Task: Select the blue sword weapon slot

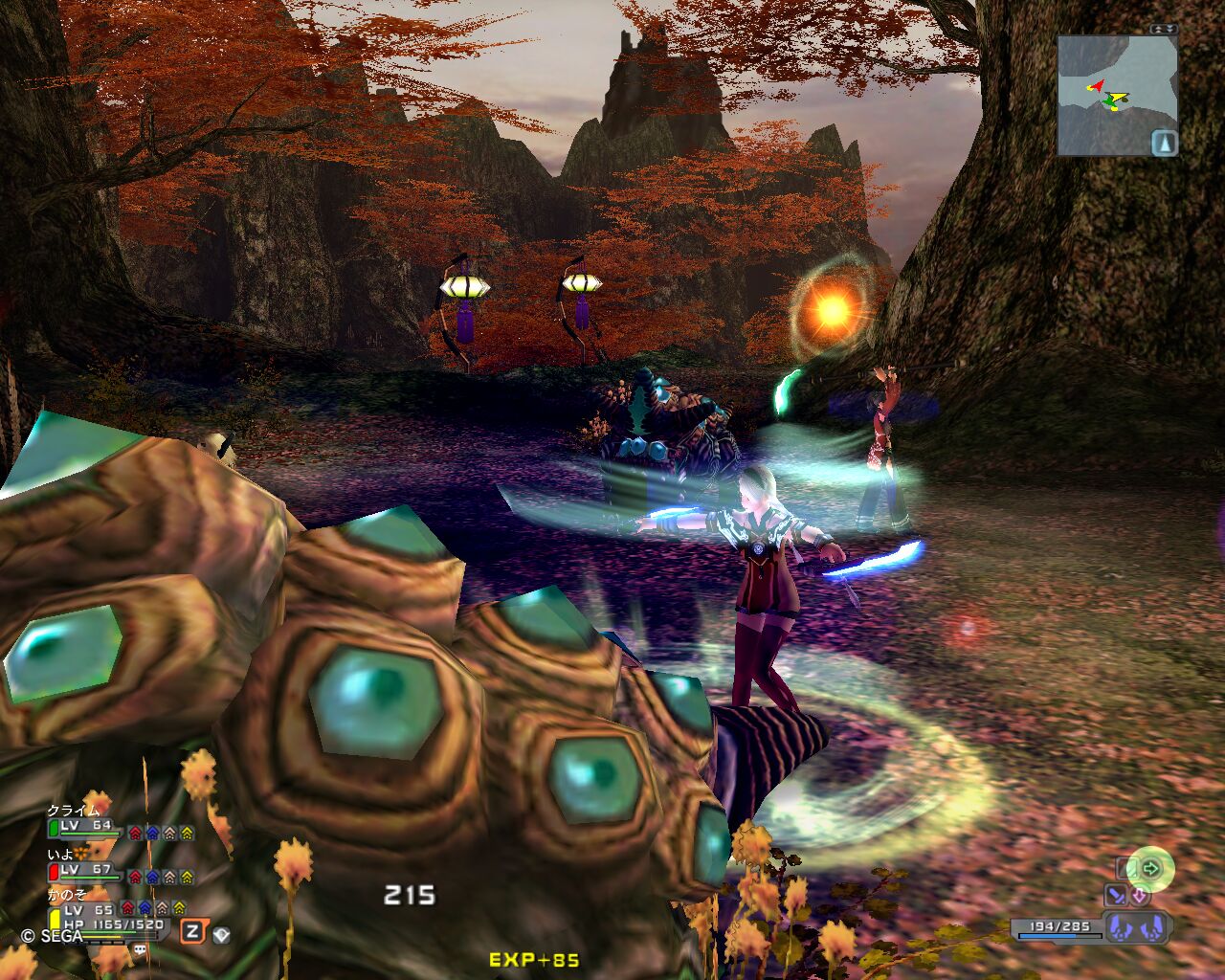Action: [x=1116, y=896]
